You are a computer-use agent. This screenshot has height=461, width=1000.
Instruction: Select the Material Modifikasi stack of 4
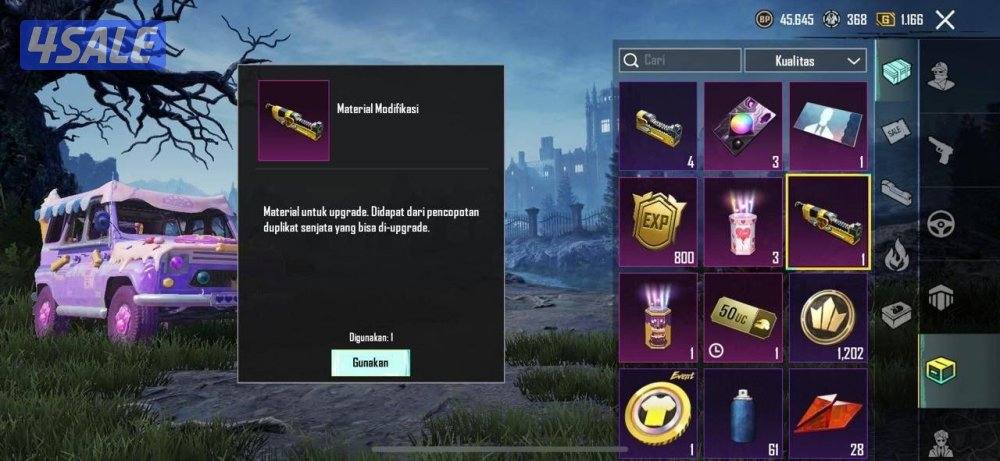[x=657, y=125]
